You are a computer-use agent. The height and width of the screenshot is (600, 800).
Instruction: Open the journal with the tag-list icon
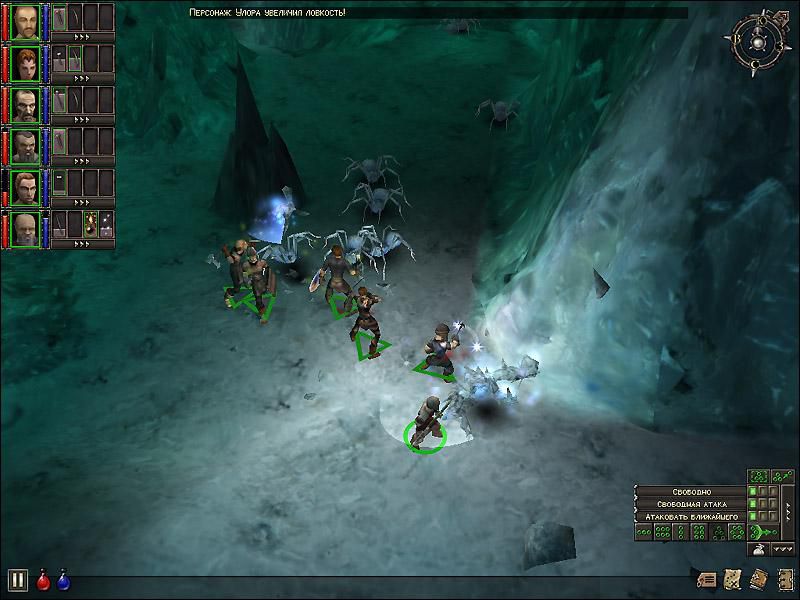708,580
